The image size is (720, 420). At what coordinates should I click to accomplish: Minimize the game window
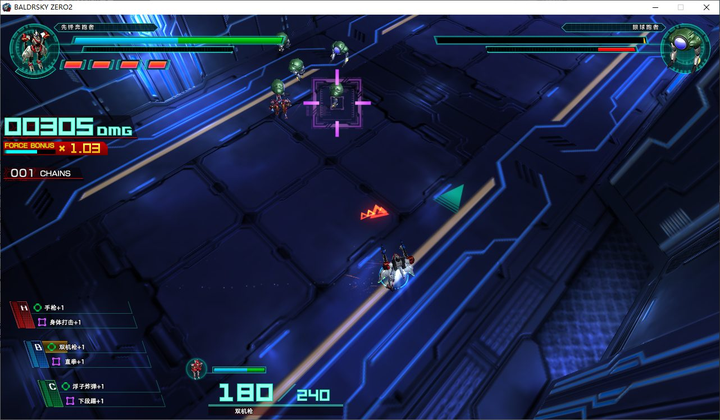pyautogui.click(x=657, y=7)
